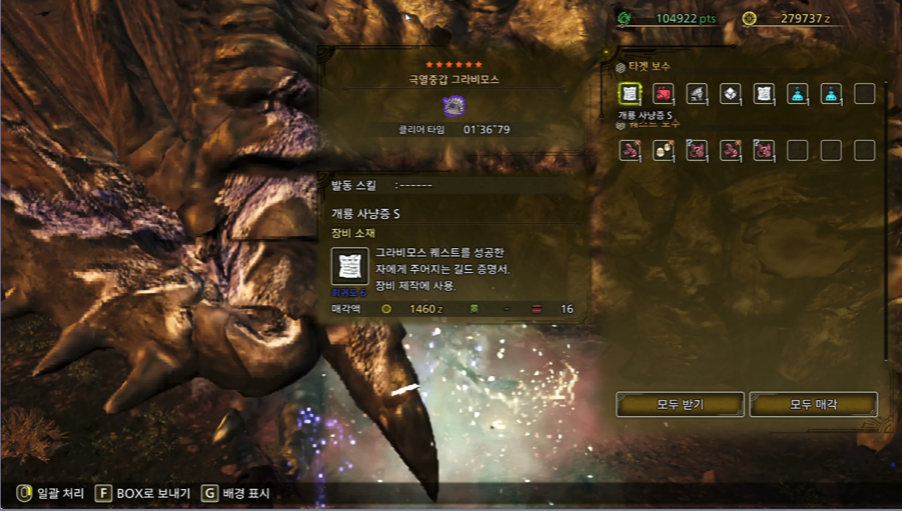Select the grey scale-shaped reward slot
Screen dimensions: 902x511
pos(697,94)
